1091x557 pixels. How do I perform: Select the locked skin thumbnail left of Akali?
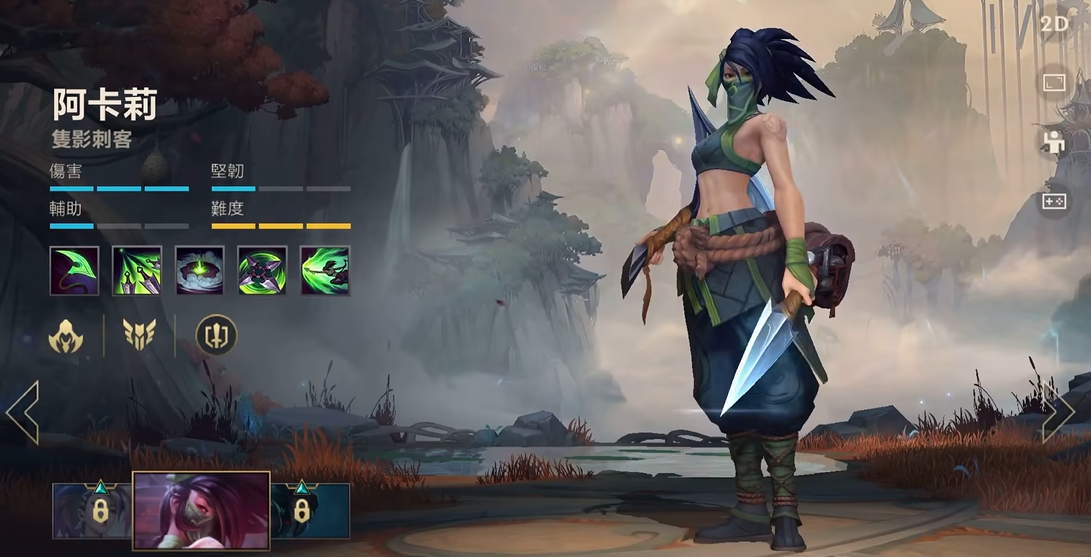[91, 511]
